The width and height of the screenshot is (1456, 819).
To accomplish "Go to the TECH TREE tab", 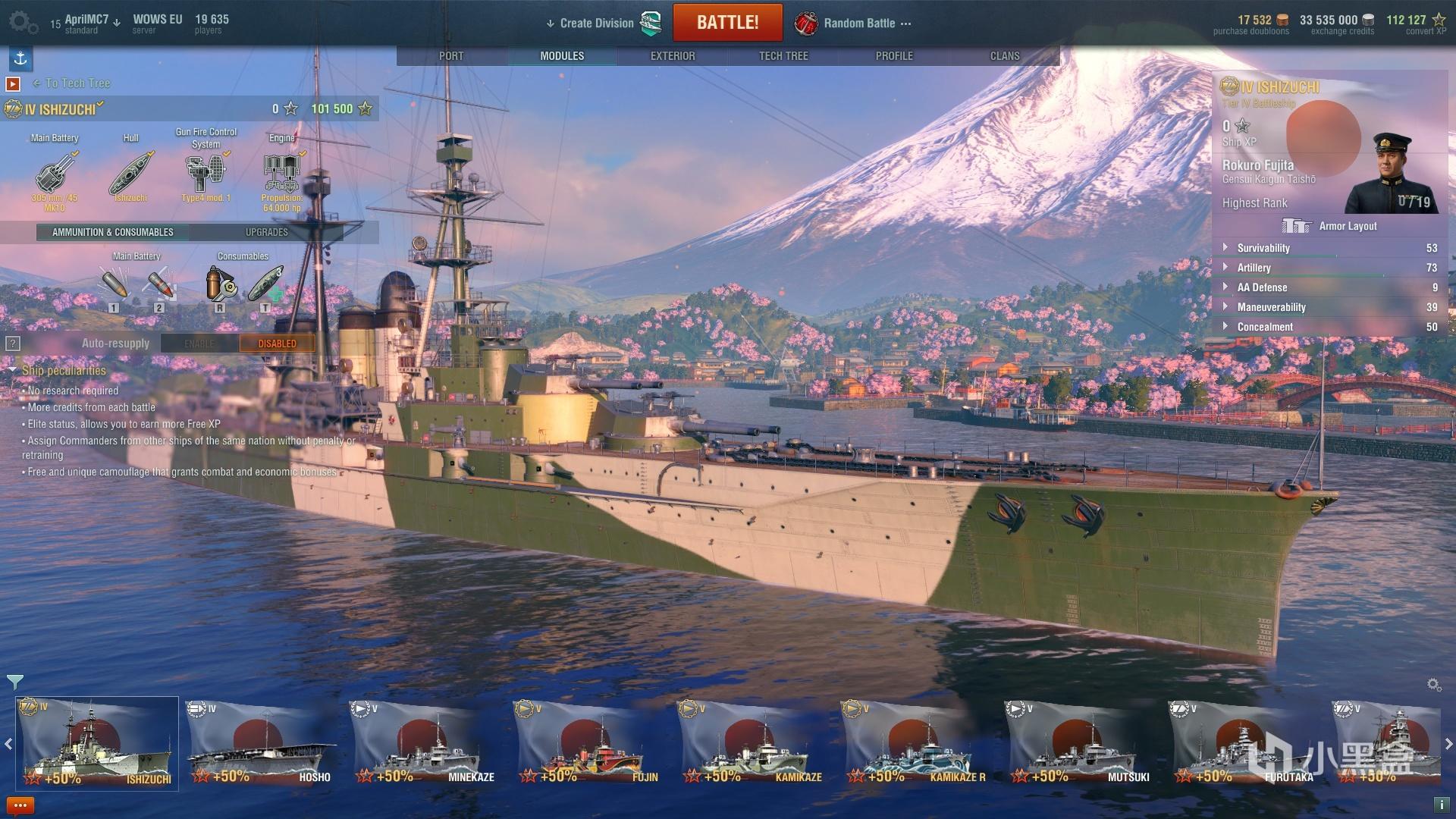I will point(783,56).
